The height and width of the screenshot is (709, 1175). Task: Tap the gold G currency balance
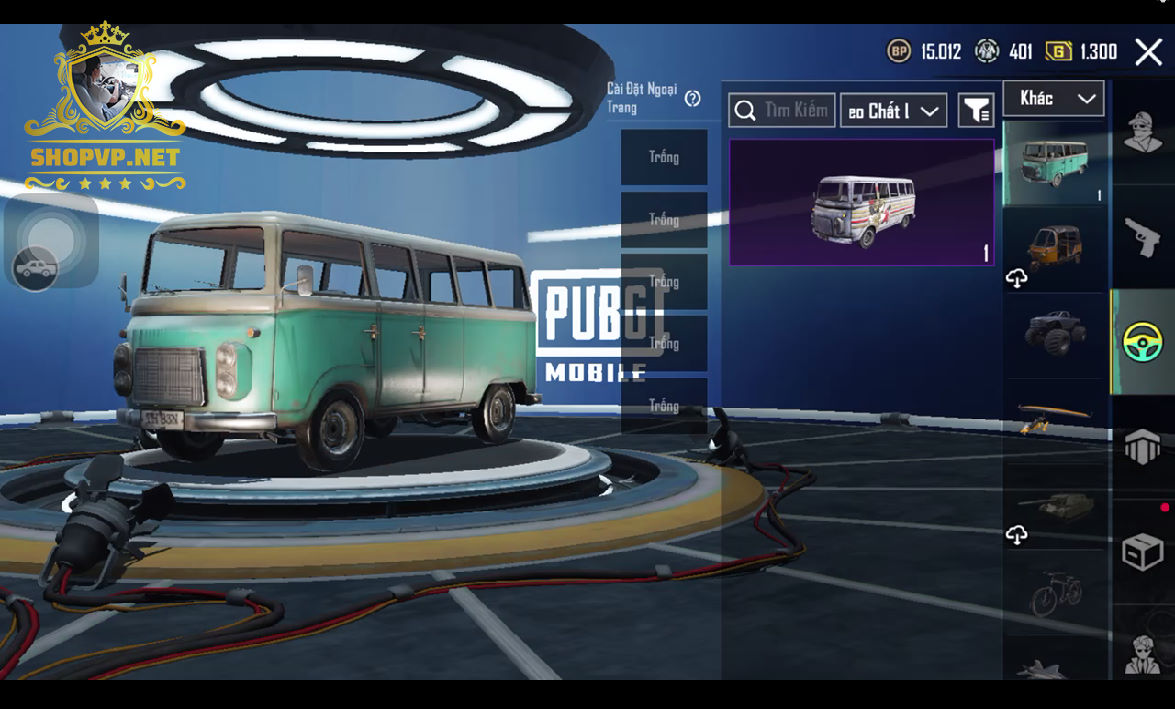pyautogui.click(x=1081, y=52)
